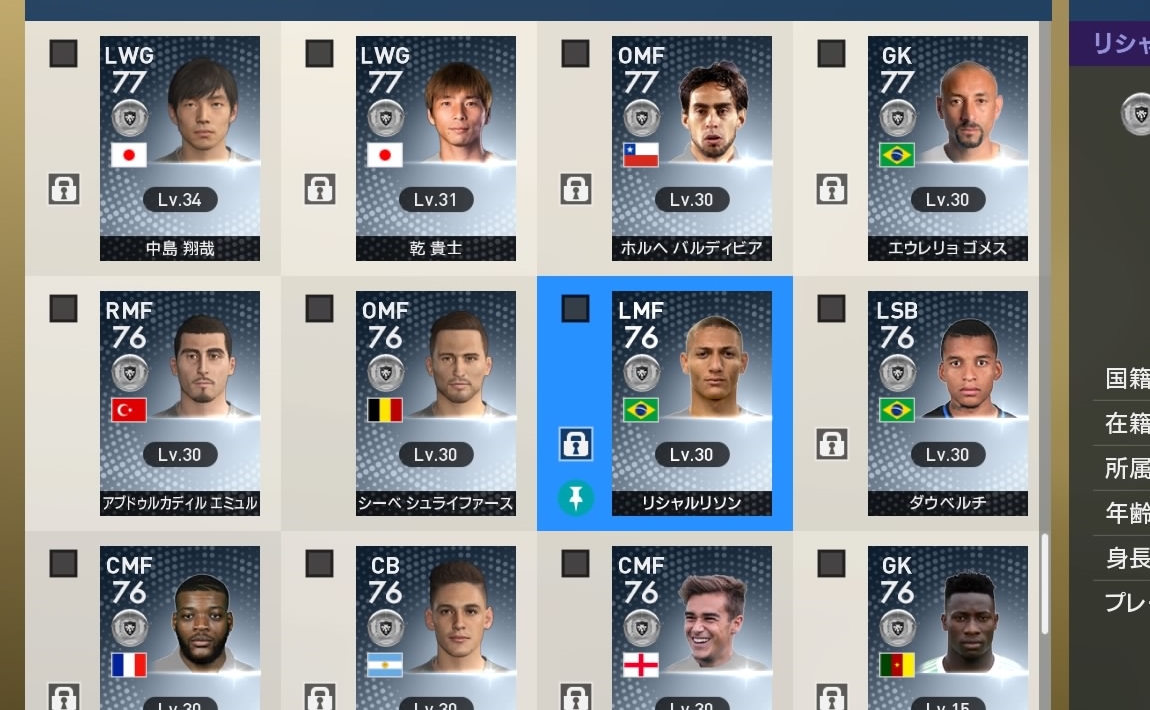Check the box next to 乾 貴士

(319, 54)
